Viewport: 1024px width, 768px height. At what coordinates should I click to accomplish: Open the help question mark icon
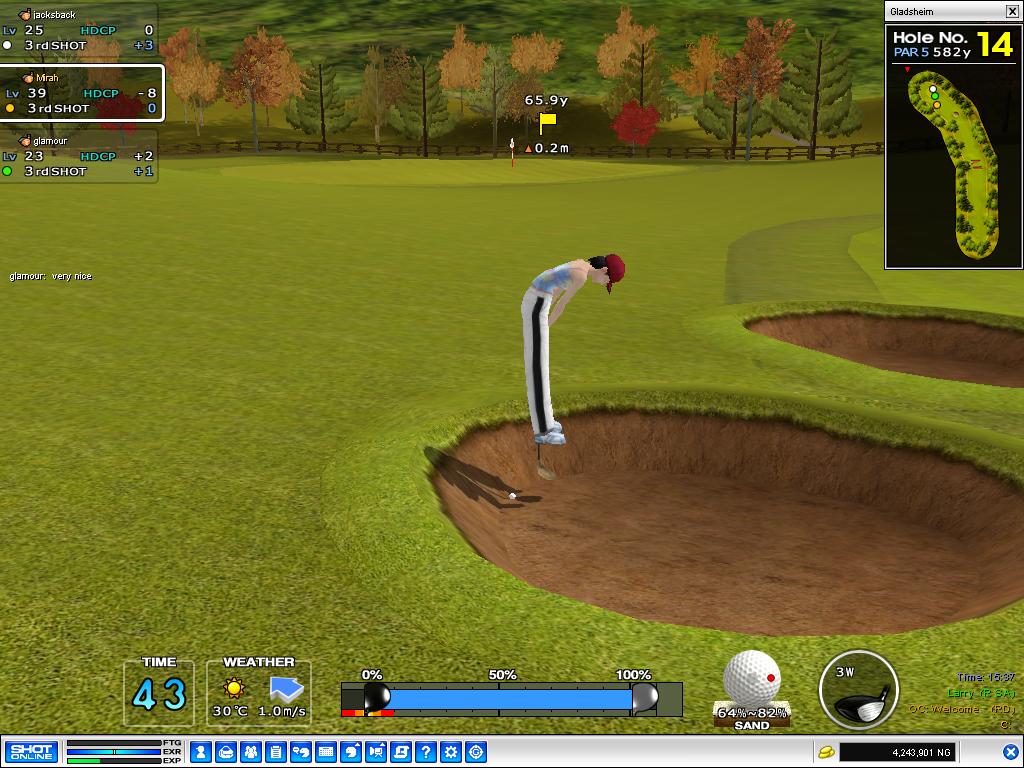(426, 752)
